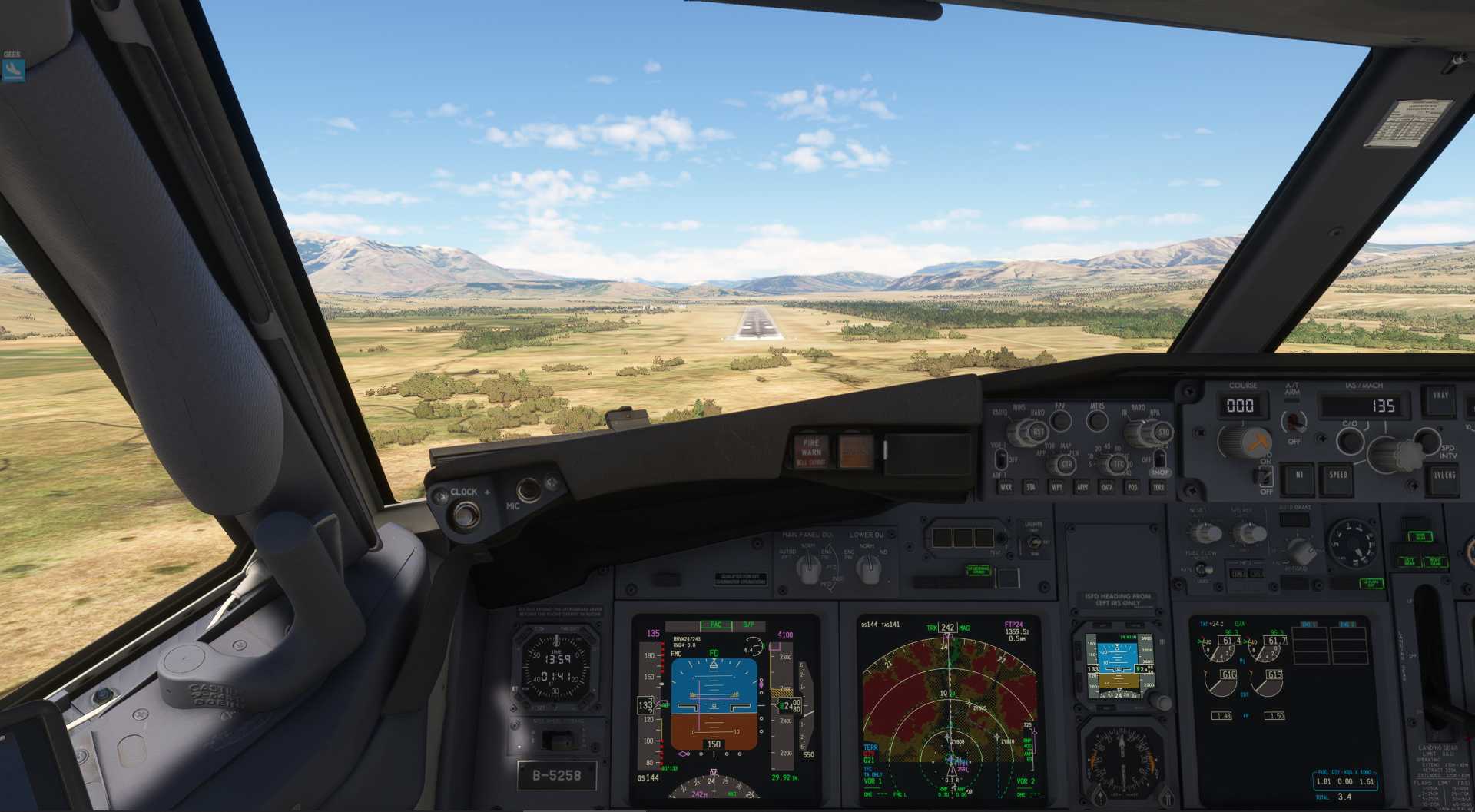Toggle the ARPT map button
The width and height of the screenshot is (1475, 812).
coord(1082,487)
